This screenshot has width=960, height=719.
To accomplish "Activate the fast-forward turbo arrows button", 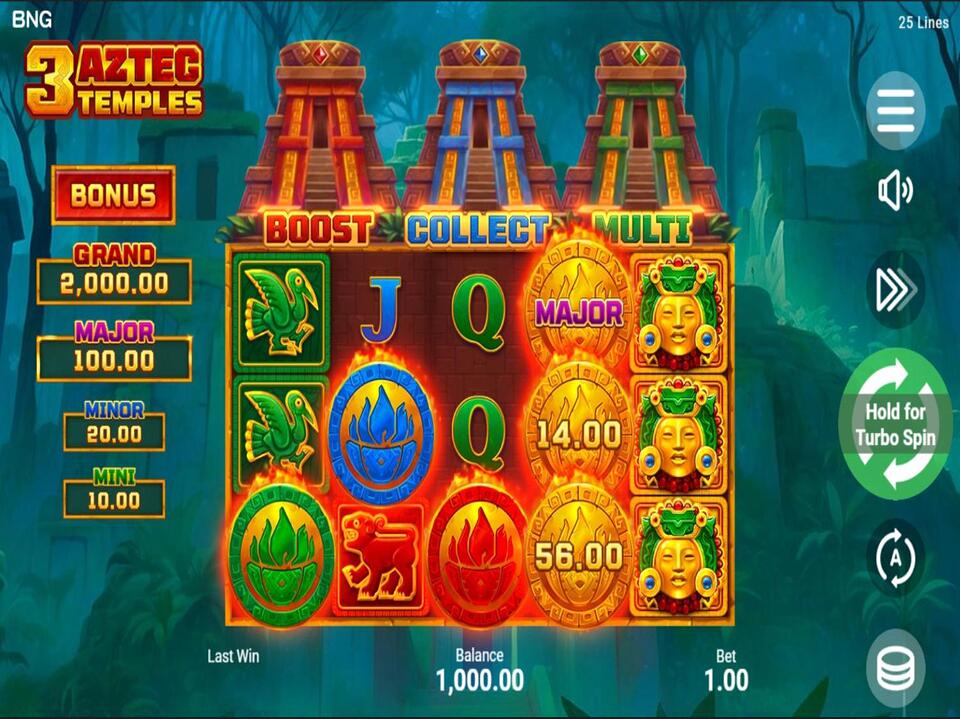I will click(x=896, y=290).
